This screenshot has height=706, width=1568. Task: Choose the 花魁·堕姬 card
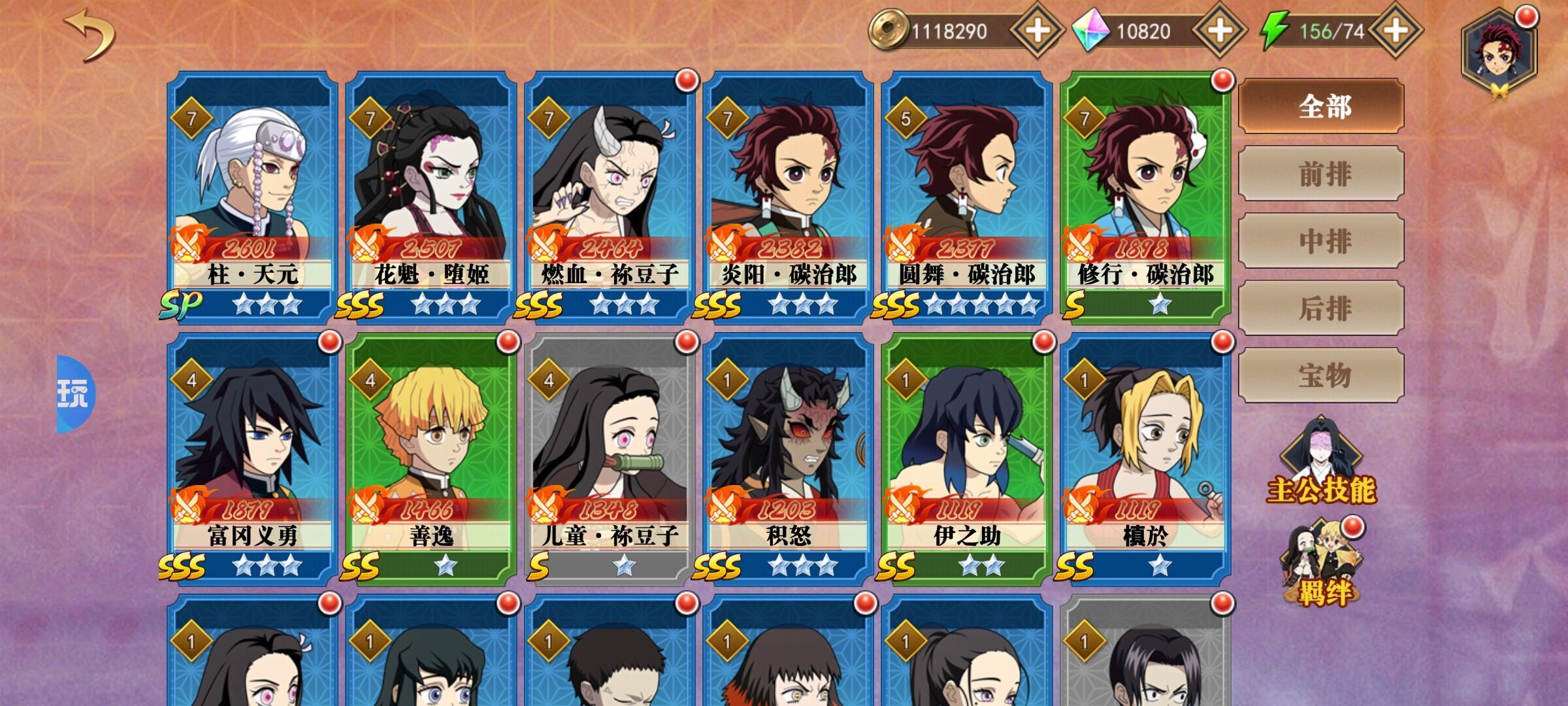(431, 196)
